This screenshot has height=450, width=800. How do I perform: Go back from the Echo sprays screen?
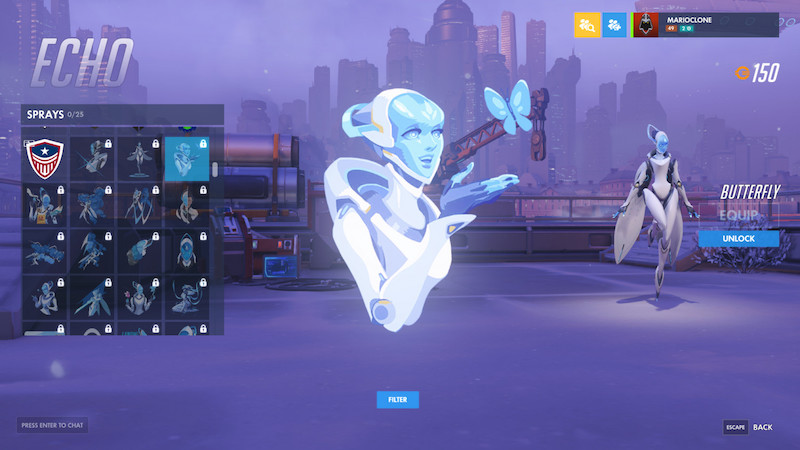(749, 427)
